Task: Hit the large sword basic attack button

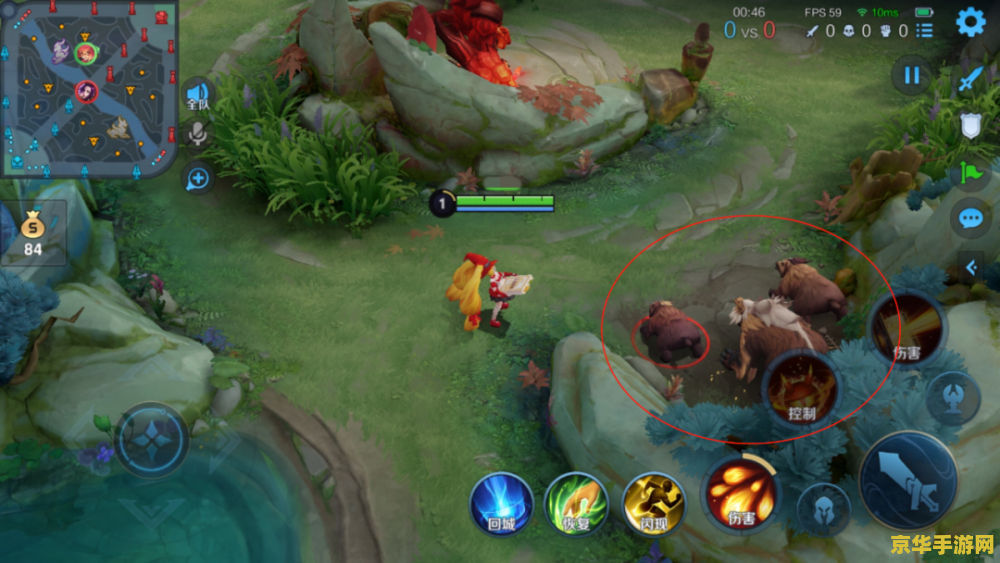Action: (908, 482)
